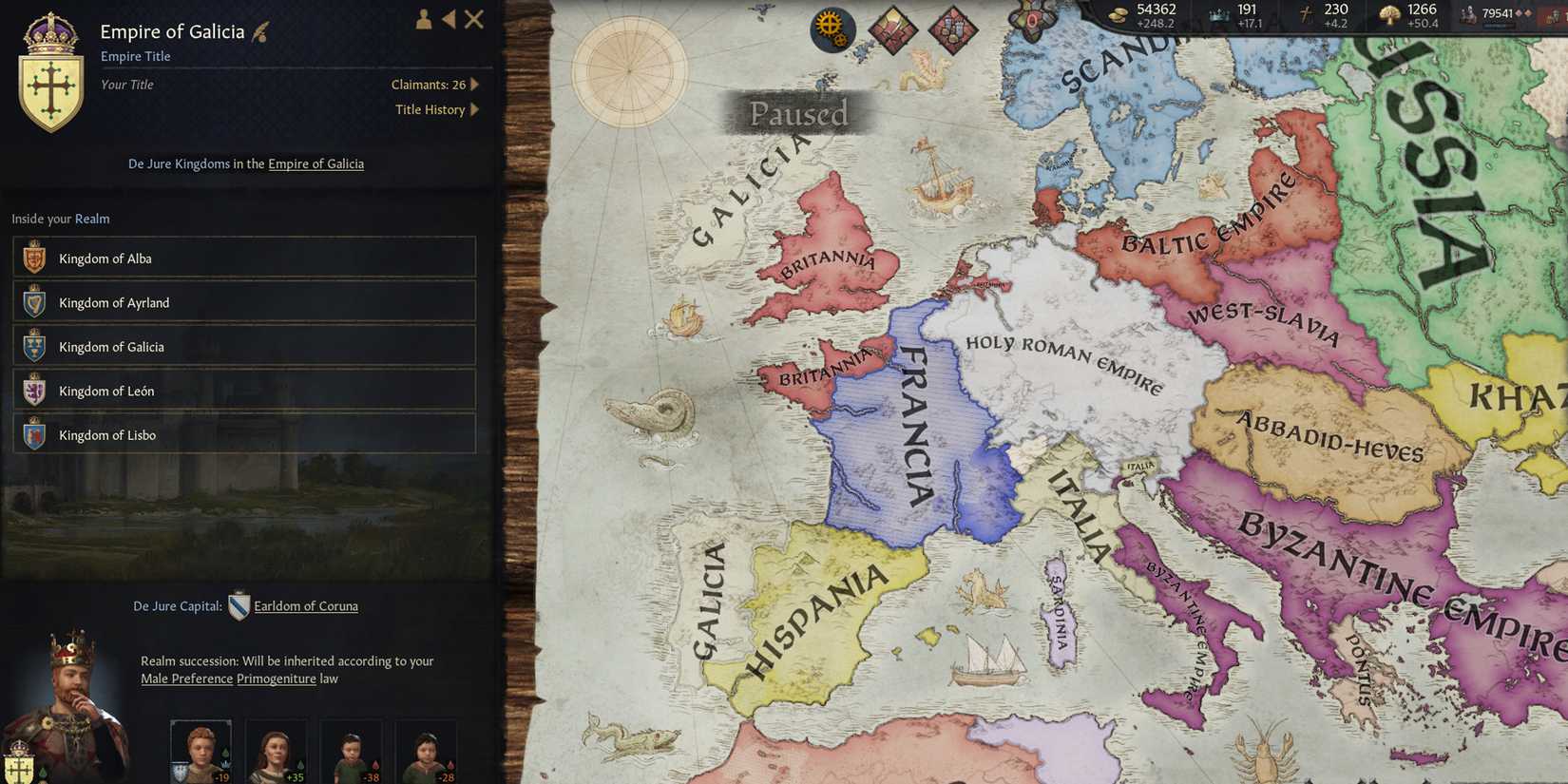Click the Male Preference law link
The height and width of the screenshot is (784, 1568).
pyautogui.click(x=186, y=679)
